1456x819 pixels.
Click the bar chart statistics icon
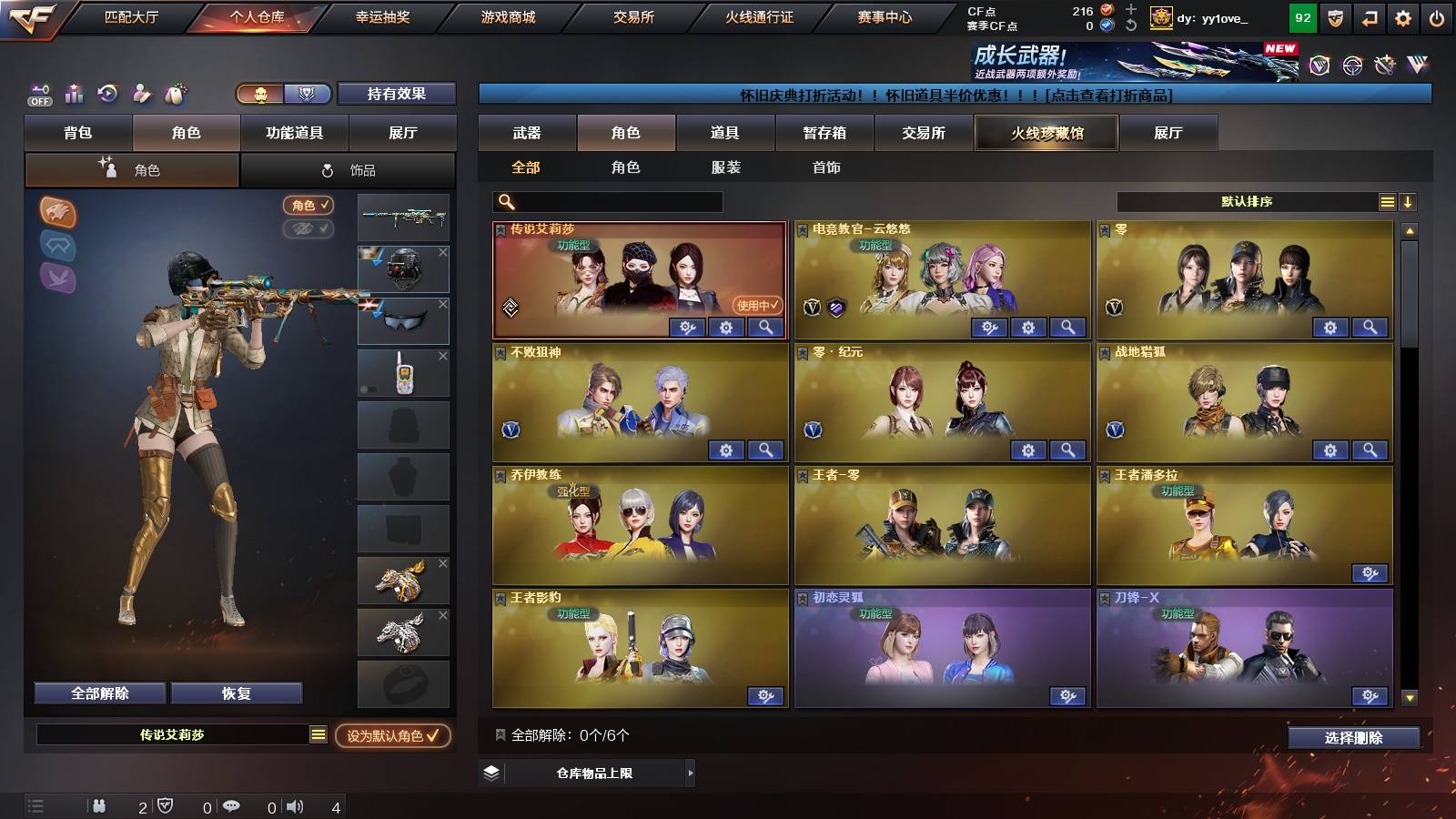point(75,94)
